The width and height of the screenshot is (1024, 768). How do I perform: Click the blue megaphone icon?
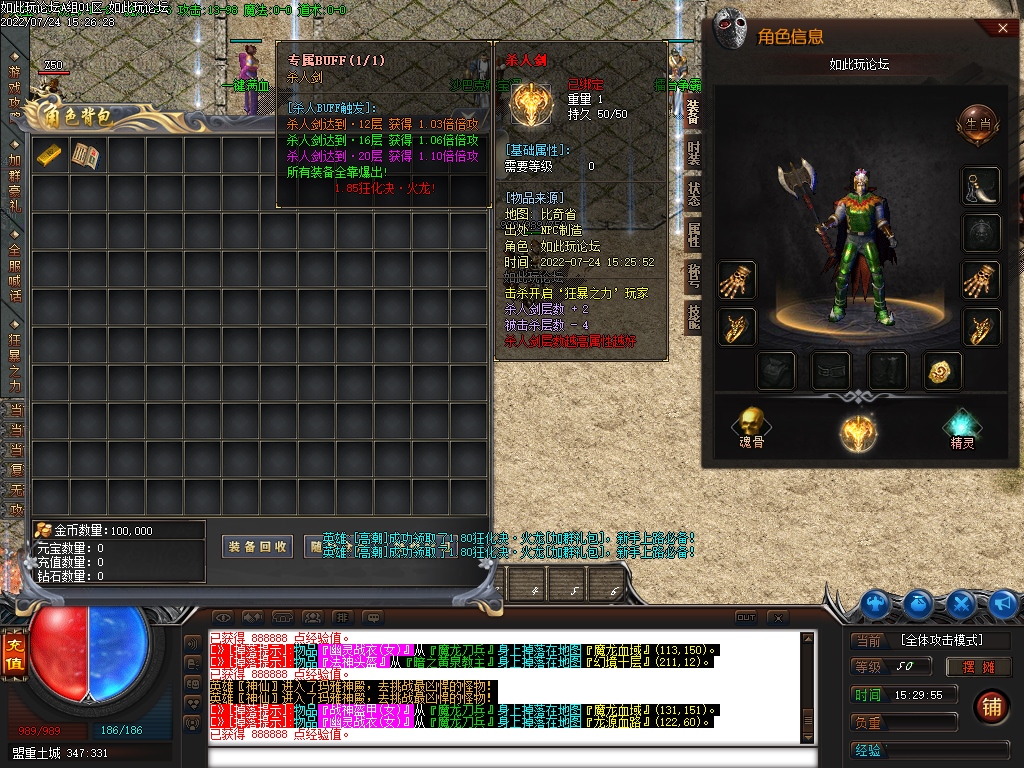1003,603
